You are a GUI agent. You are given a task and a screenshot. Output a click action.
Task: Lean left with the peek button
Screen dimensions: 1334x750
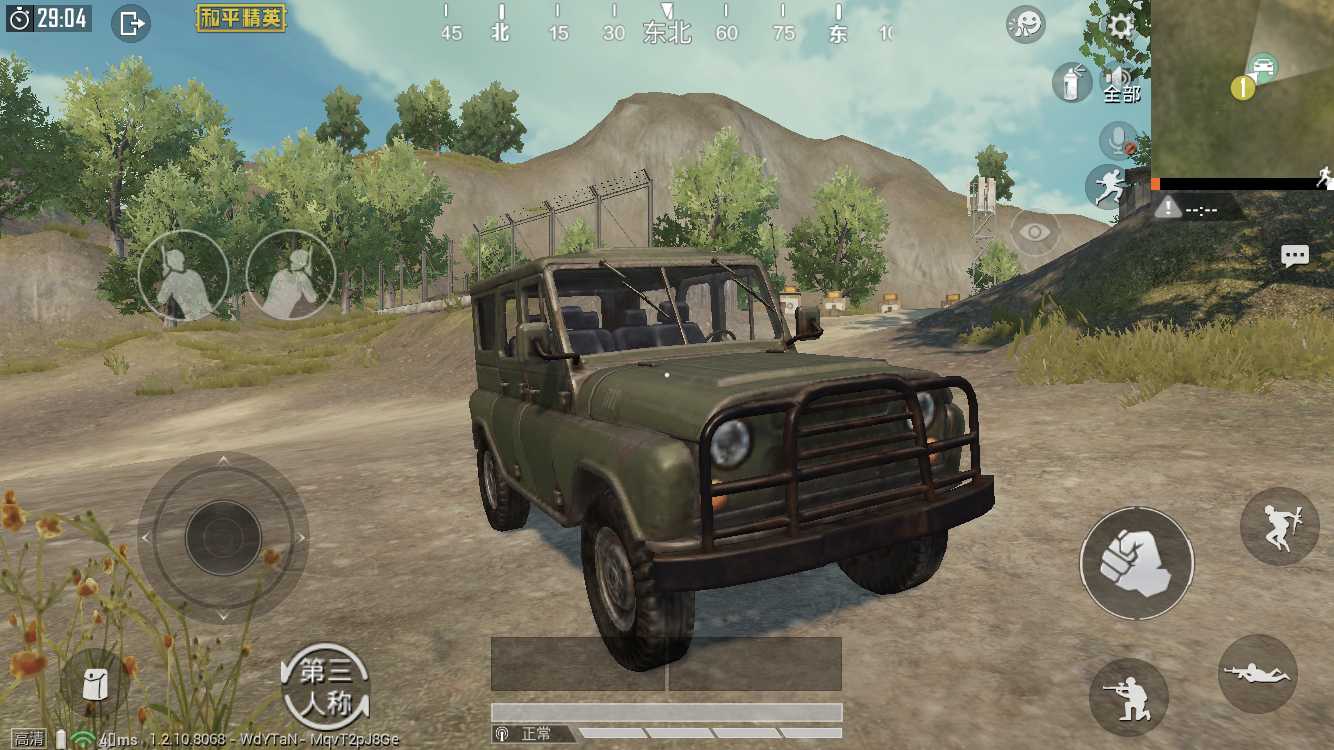click(x=183, y=275)
